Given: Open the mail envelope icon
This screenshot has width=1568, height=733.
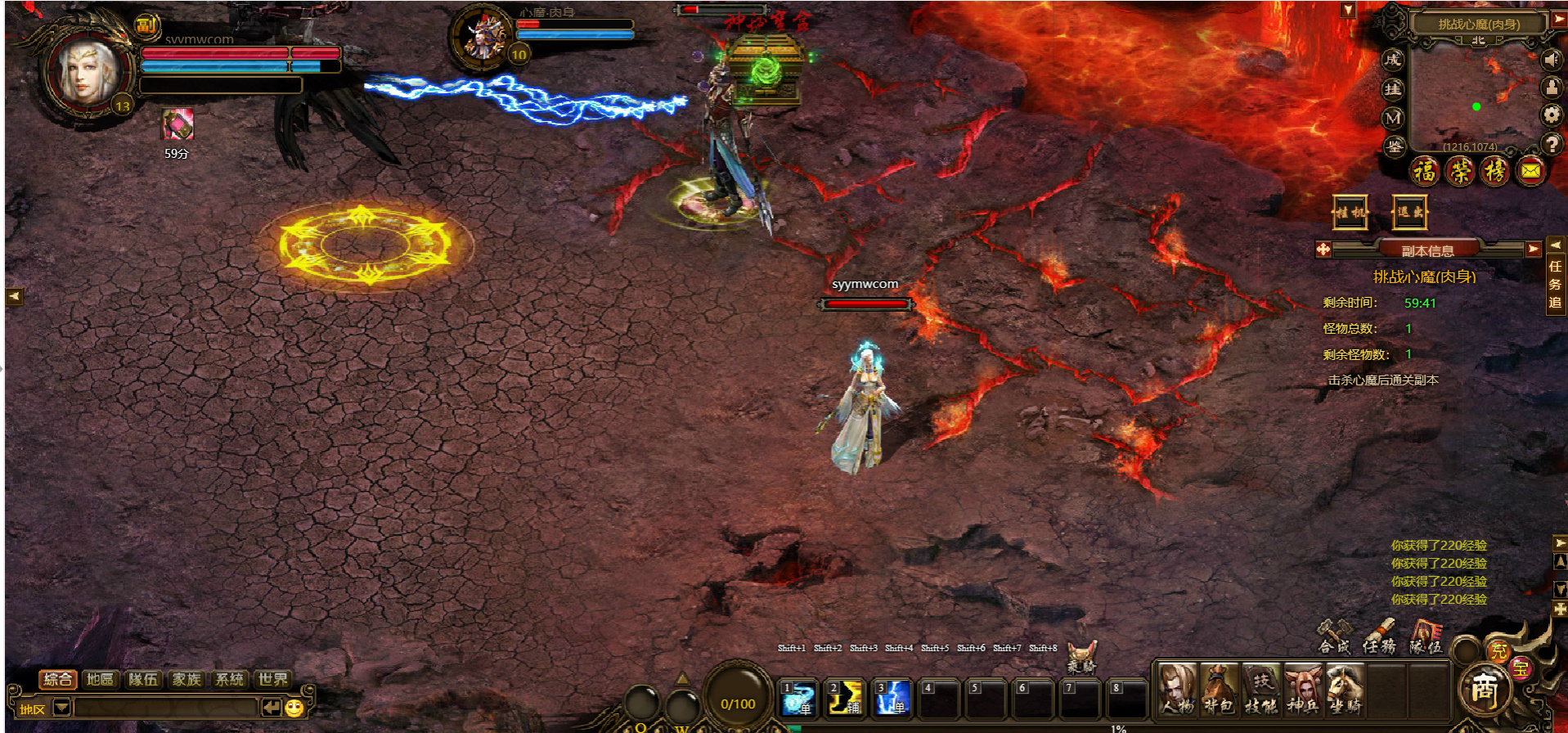Looking at the screenshot, I should (x=1530, y=171).
